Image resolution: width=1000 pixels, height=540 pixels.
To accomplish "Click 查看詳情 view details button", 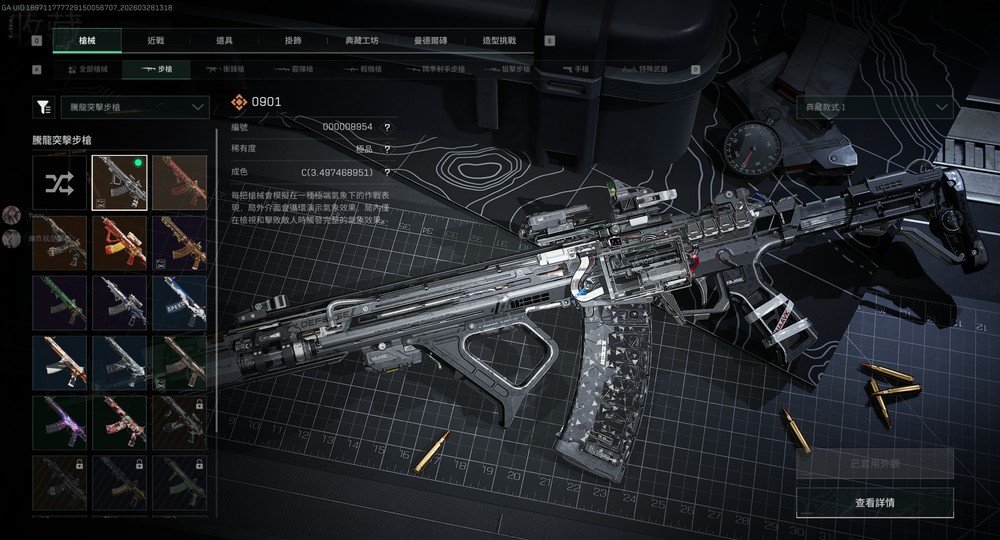I will point(874,503).
